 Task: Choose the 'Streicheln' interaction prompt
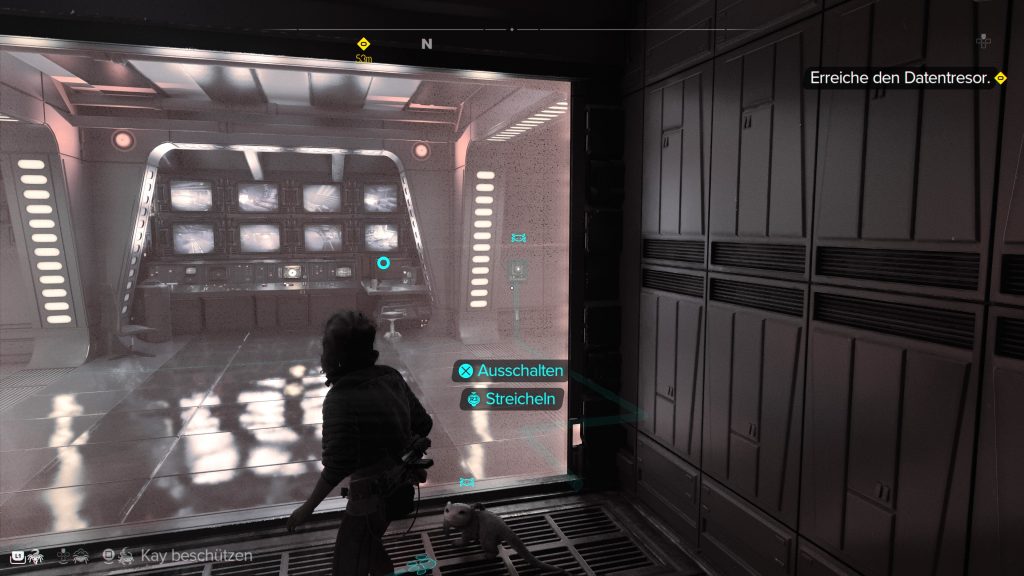click(510, 399)
